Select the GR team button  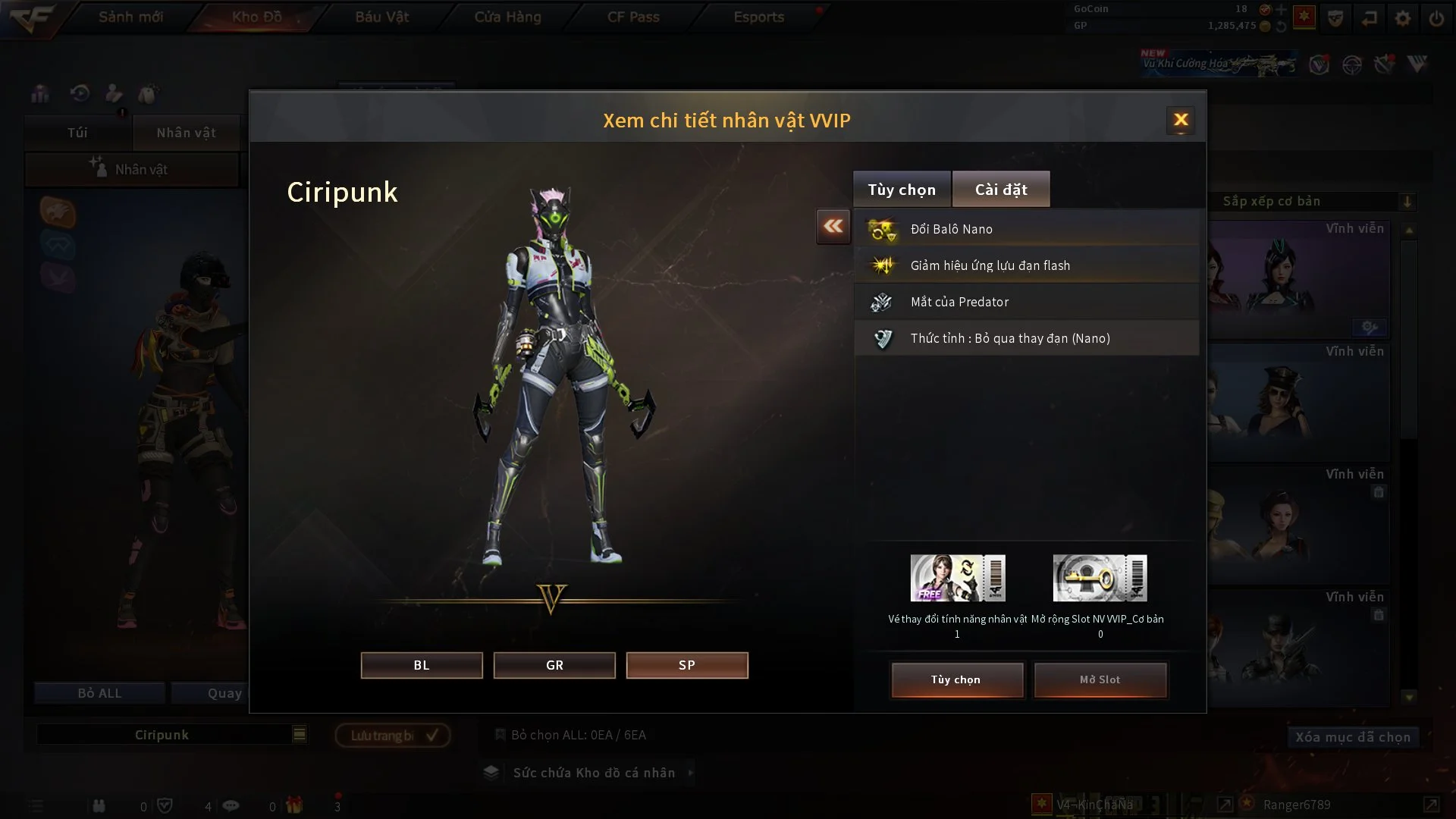click(554, 665)
